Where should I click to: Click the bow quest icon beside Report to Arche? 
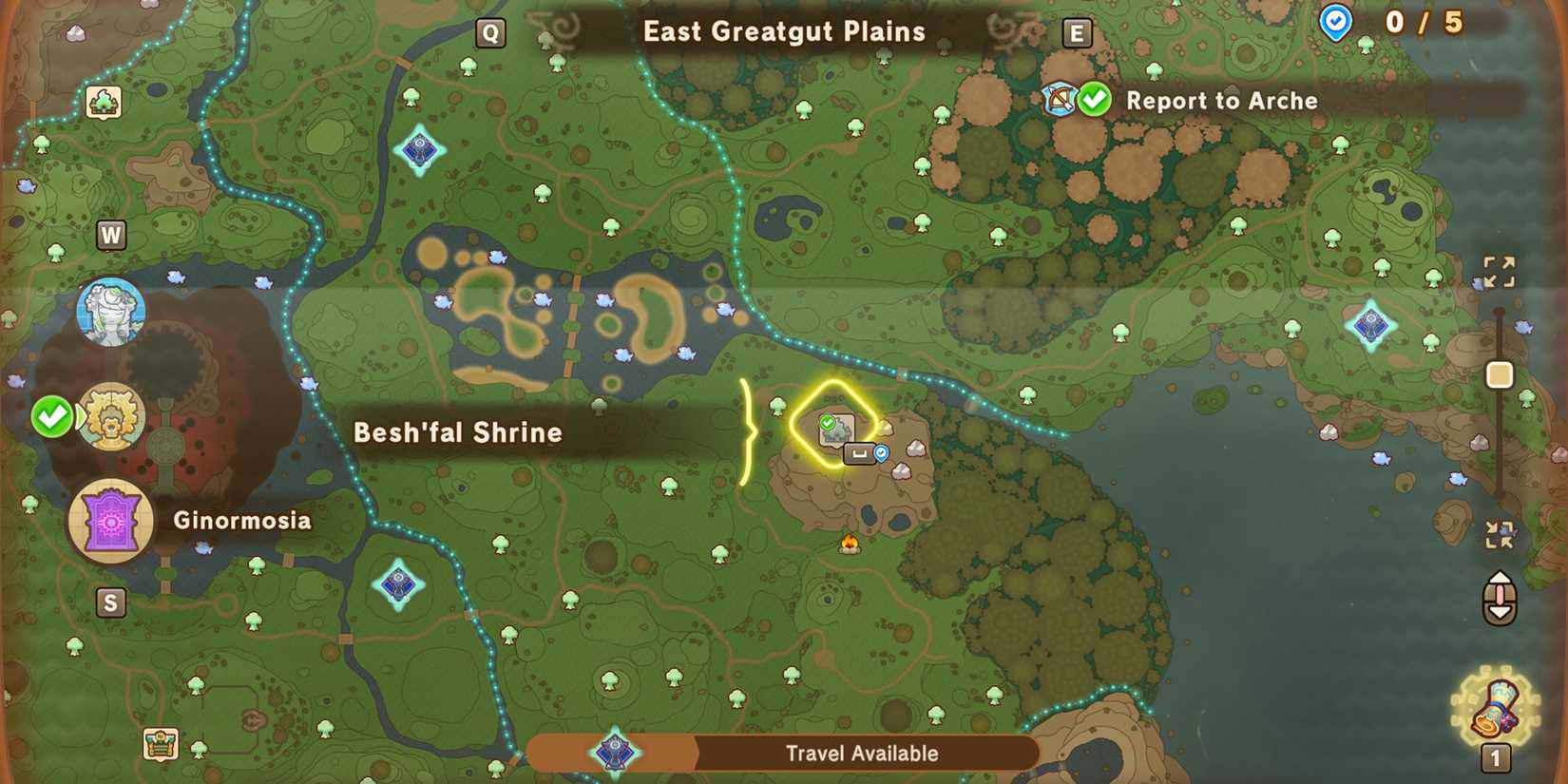(x=1061, y=99)
